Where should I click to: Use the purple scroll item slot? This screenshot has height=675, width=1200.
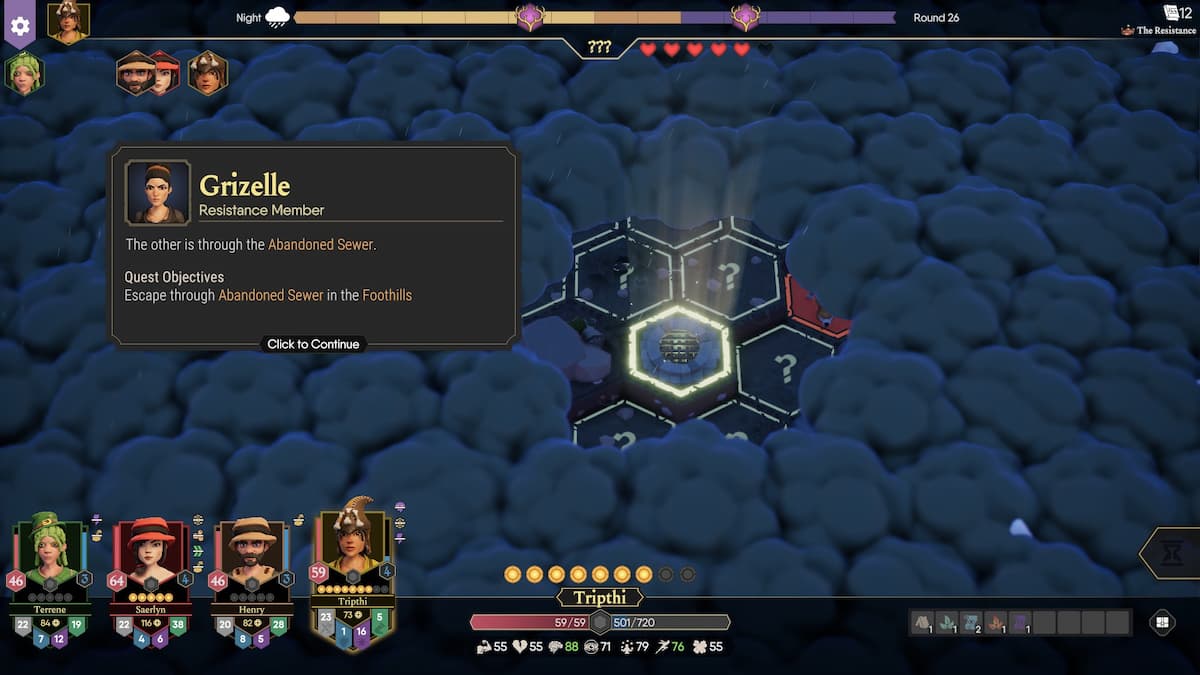[1020, 622]
